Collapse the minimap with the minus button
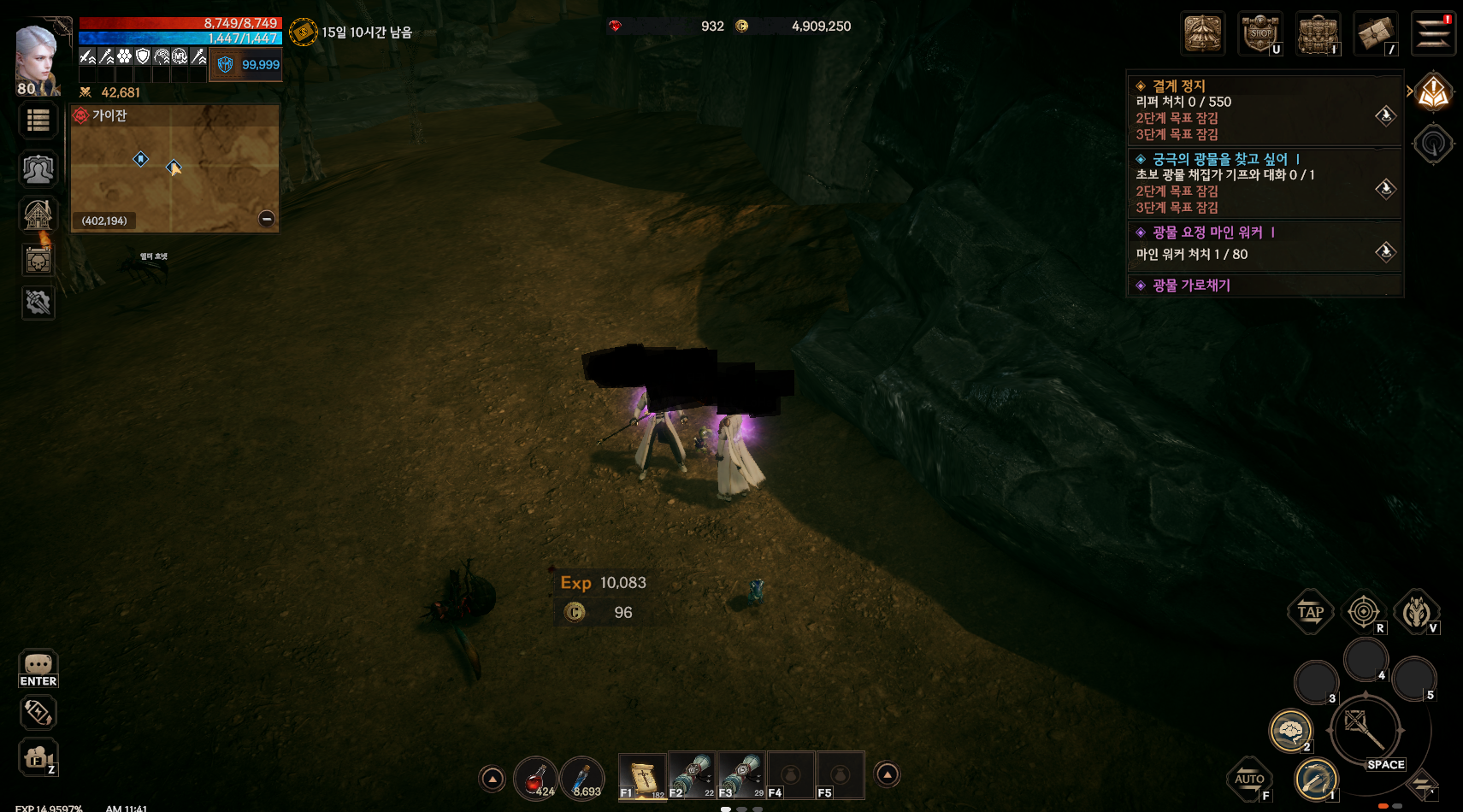1463x812 pixels. [x=267, y=219]
